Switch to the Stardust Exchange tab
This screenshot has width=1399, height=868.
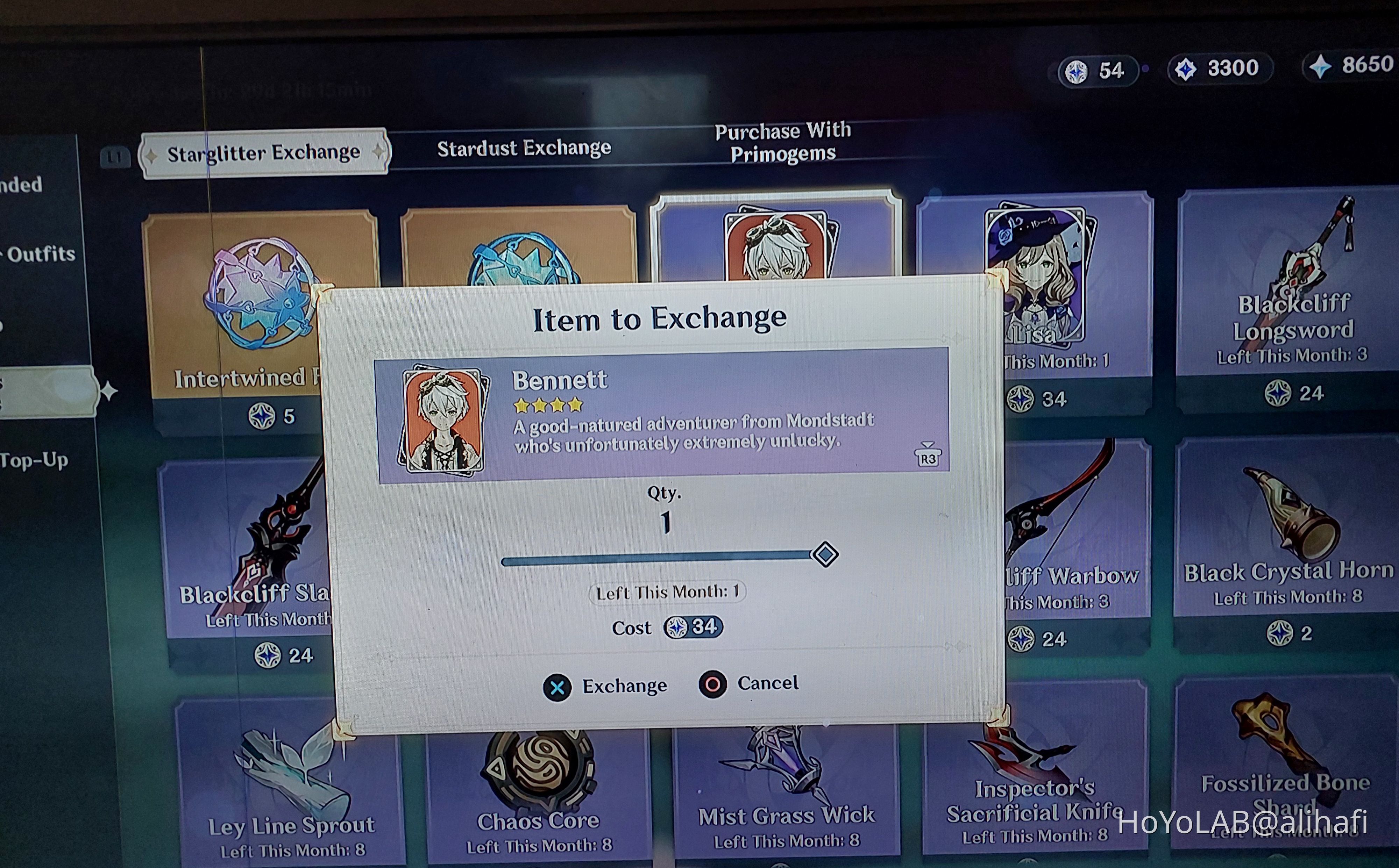[524, 148]
